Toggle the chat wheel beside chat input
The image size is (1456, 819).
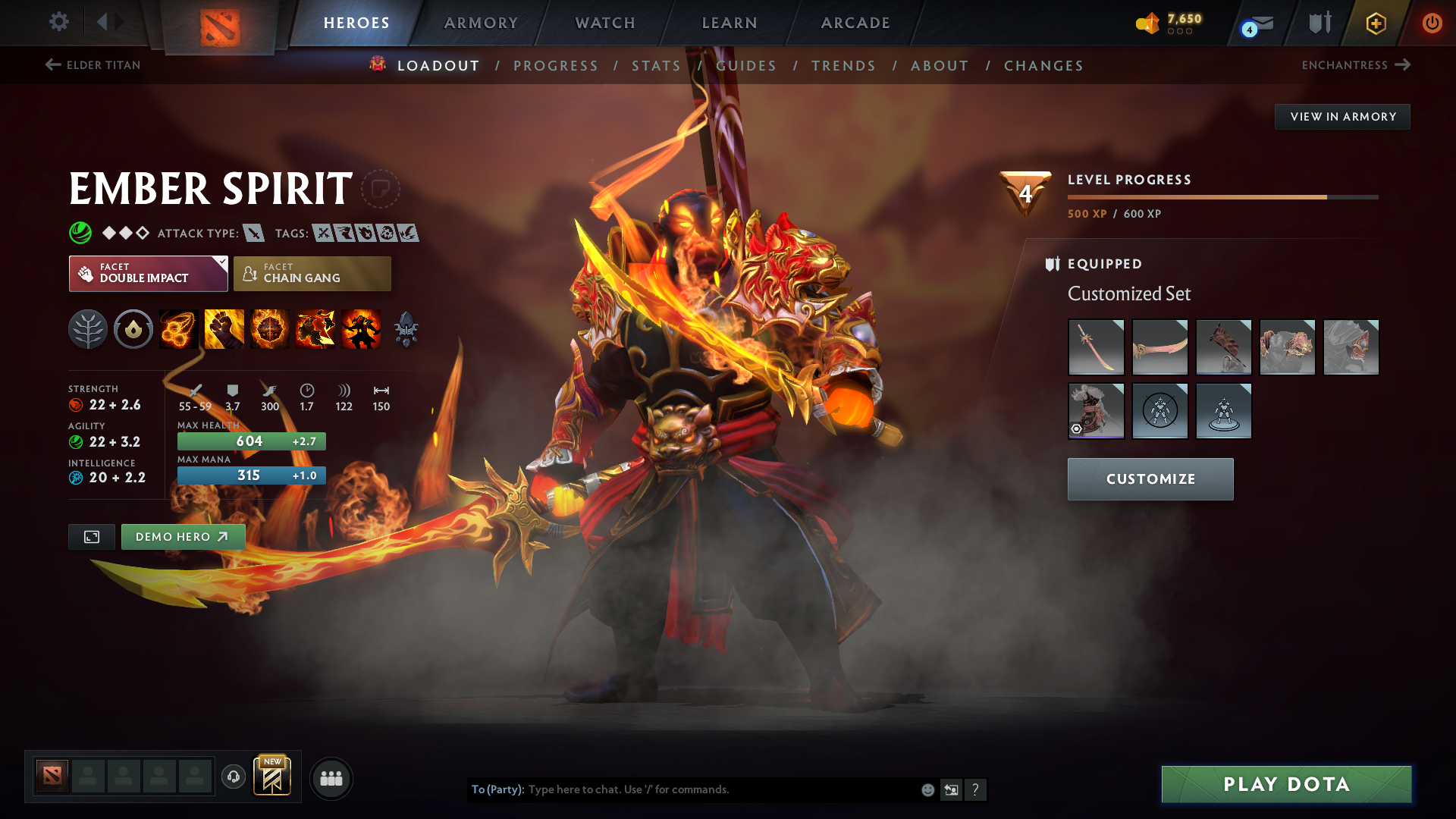tap(951, 789)
